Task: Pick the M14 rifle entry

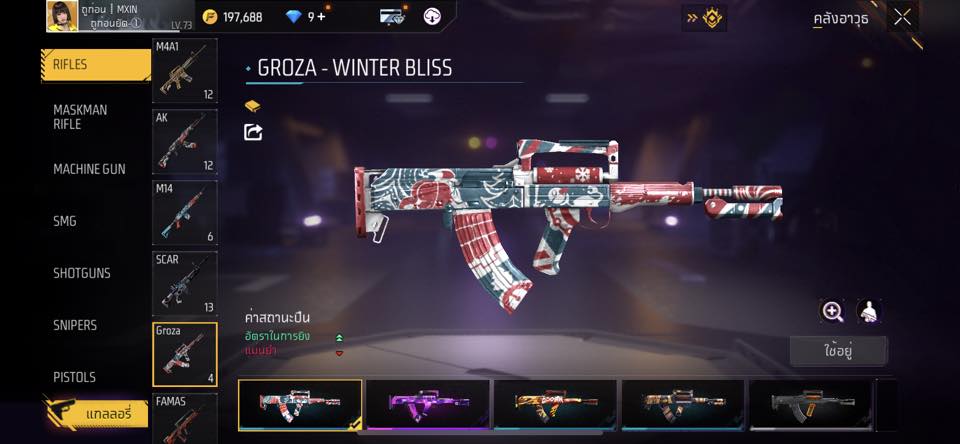Action: 184,212
